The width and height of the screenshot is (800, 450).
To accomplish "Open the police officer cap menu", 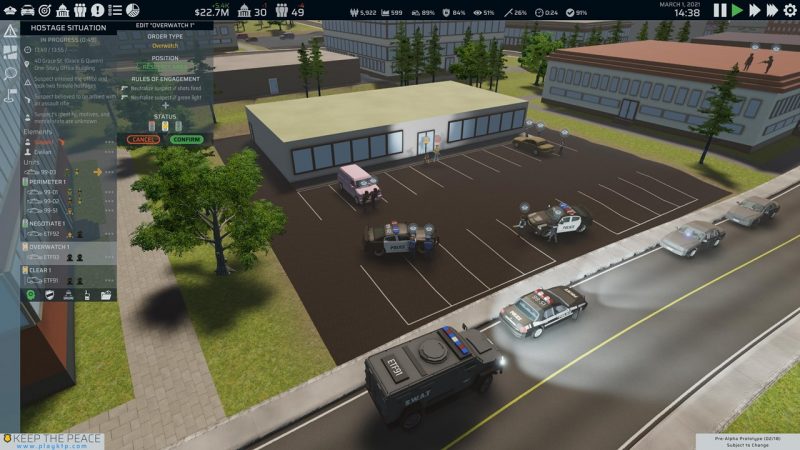I will (x=11, y=10).
